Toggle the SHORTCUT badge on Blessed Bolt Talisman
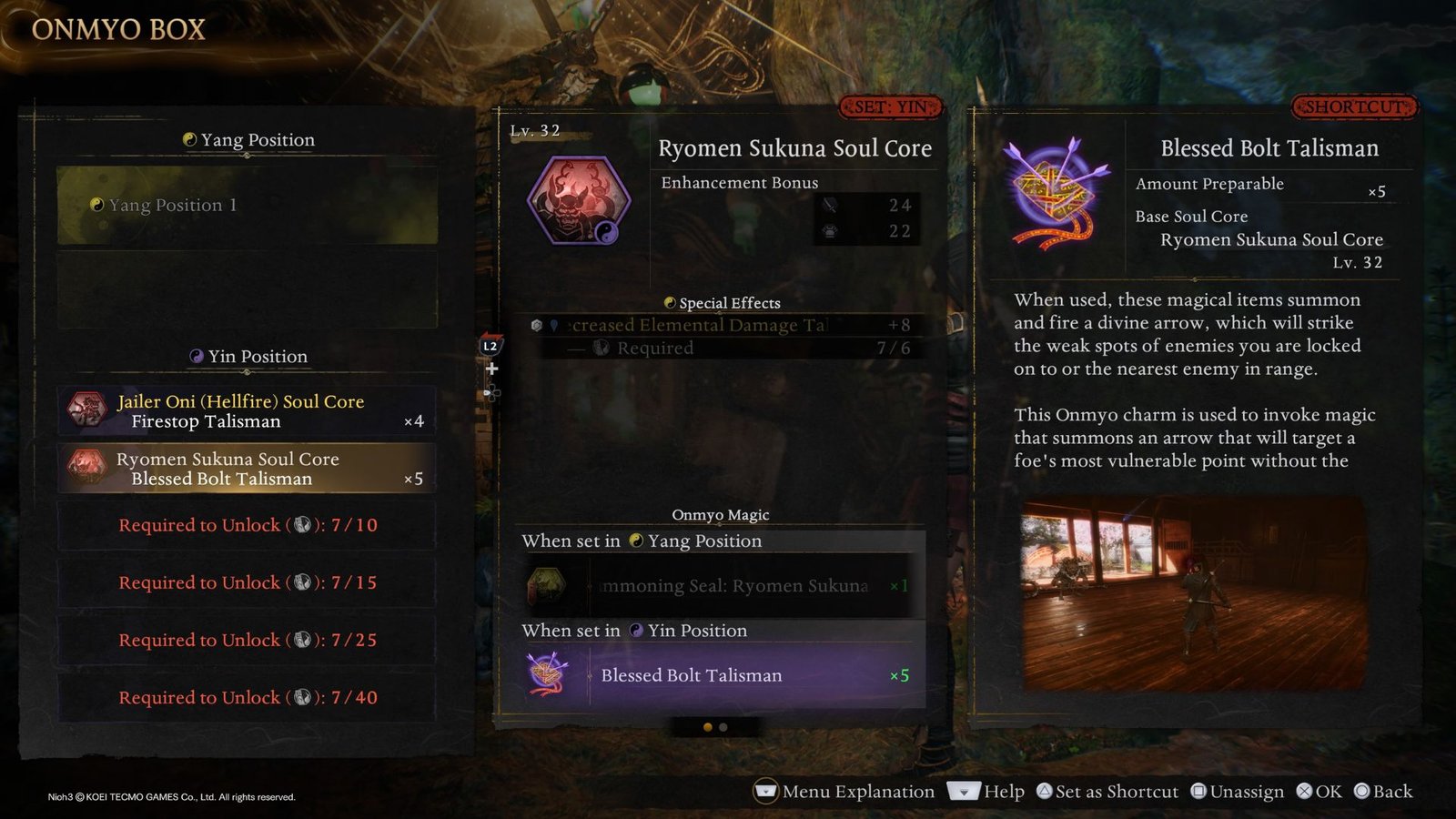 1353,106
